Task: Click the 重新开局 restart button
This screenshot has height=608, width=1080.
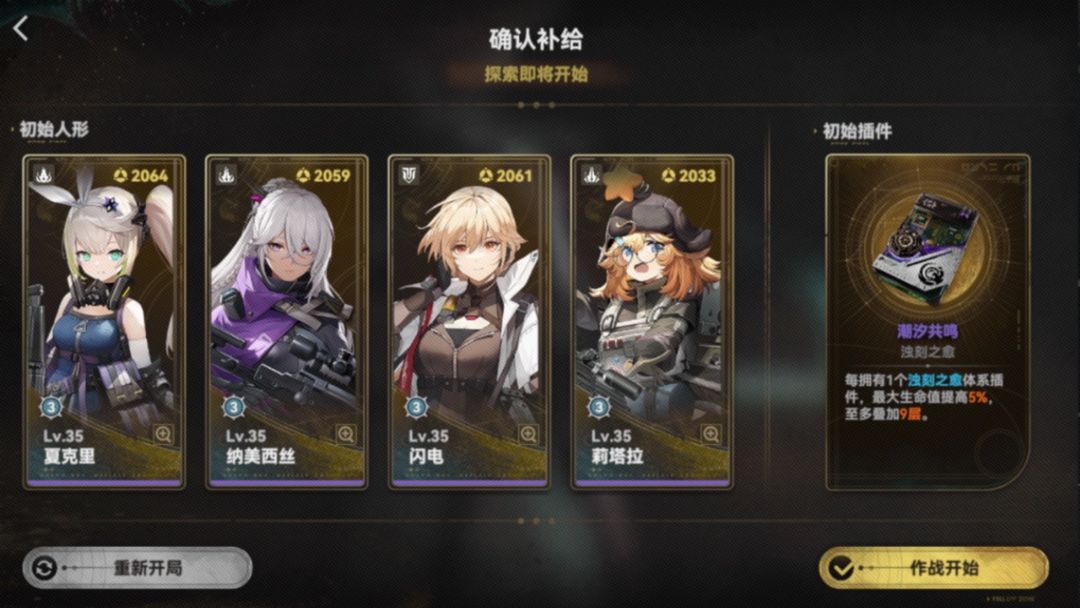Action: (138, 568)
